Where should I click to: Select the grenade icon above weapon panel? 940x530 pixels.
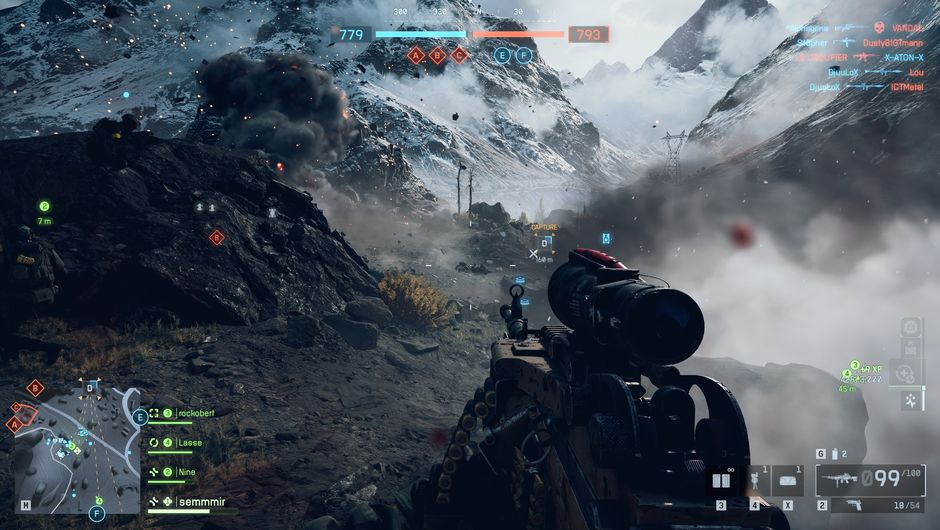[833, 454]
